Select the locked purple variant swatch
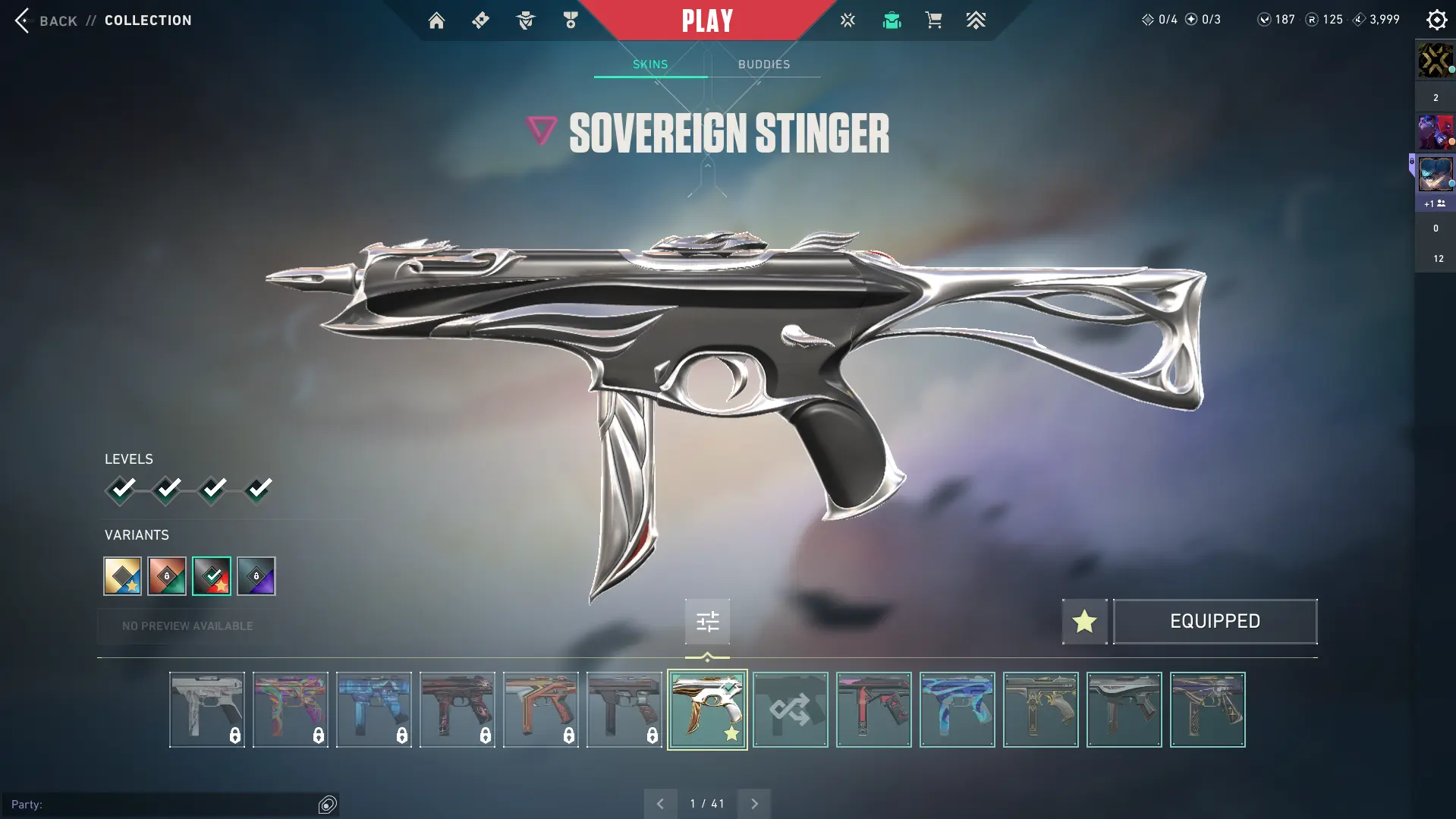Image resolution: width=1456 pixels, height=819 pixels. (x=256, y=576)
